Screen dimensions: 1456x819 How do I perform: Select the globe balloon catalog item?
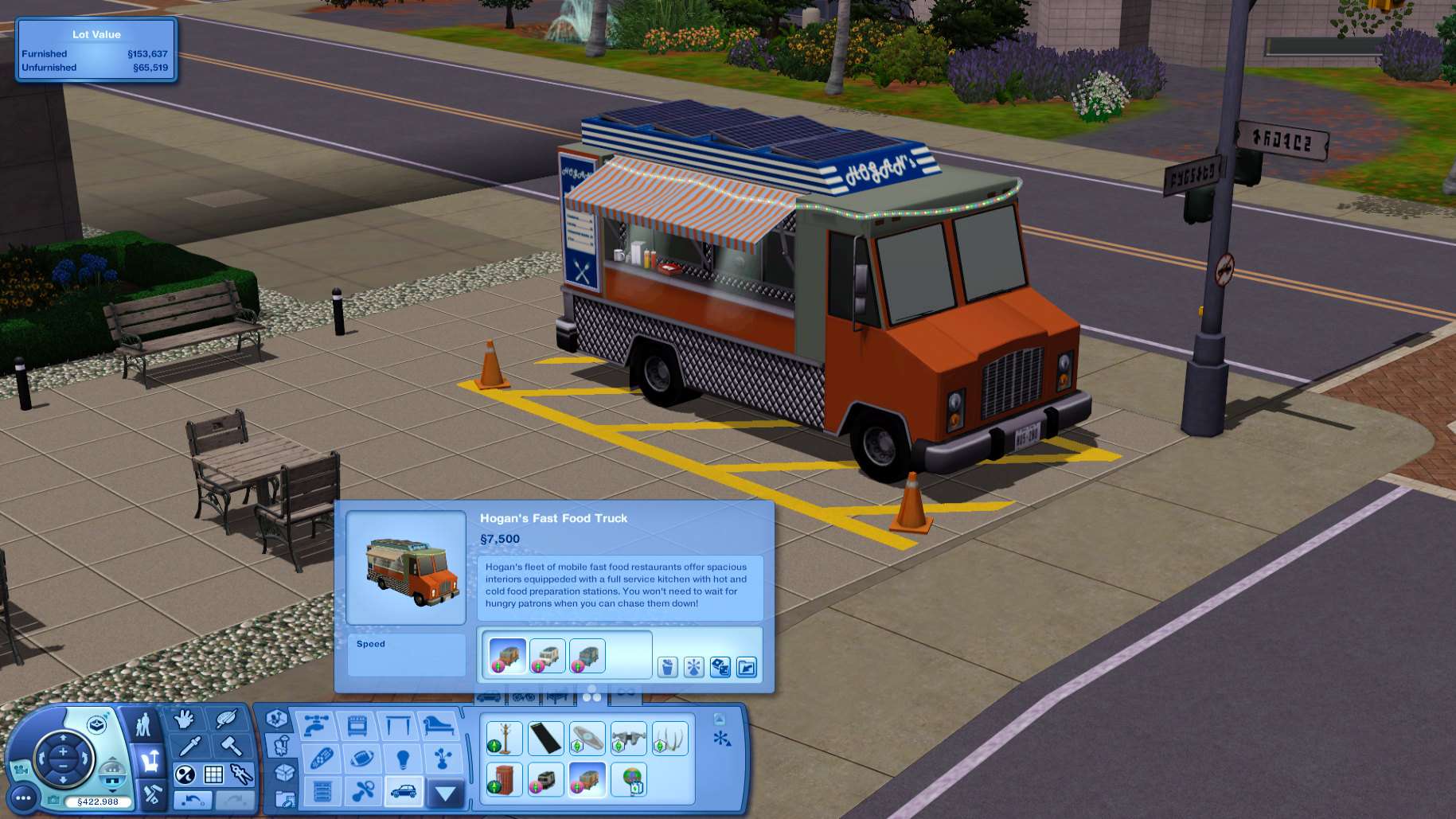[x=629, y=779]
